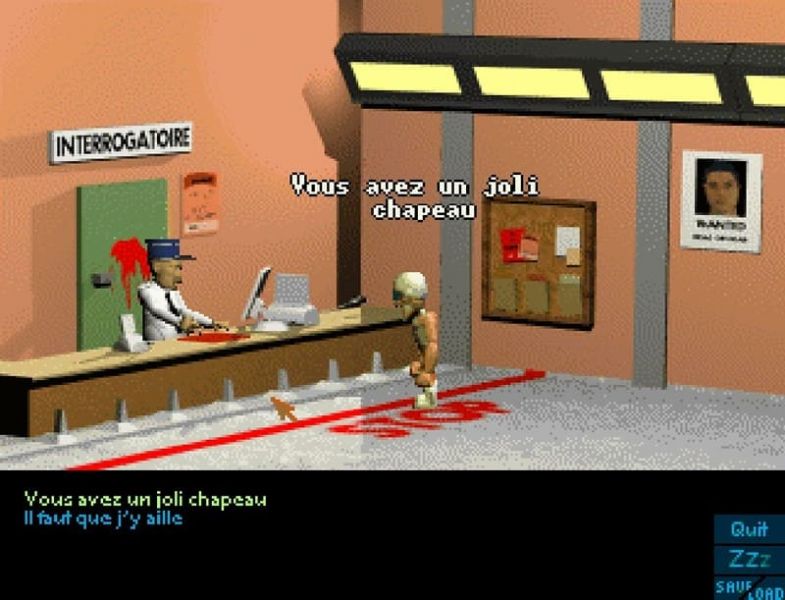Screen dimensions: 785x600
Task: Select the dialogue option "Il faut que j'y aille"
Action: click(104, 518)
